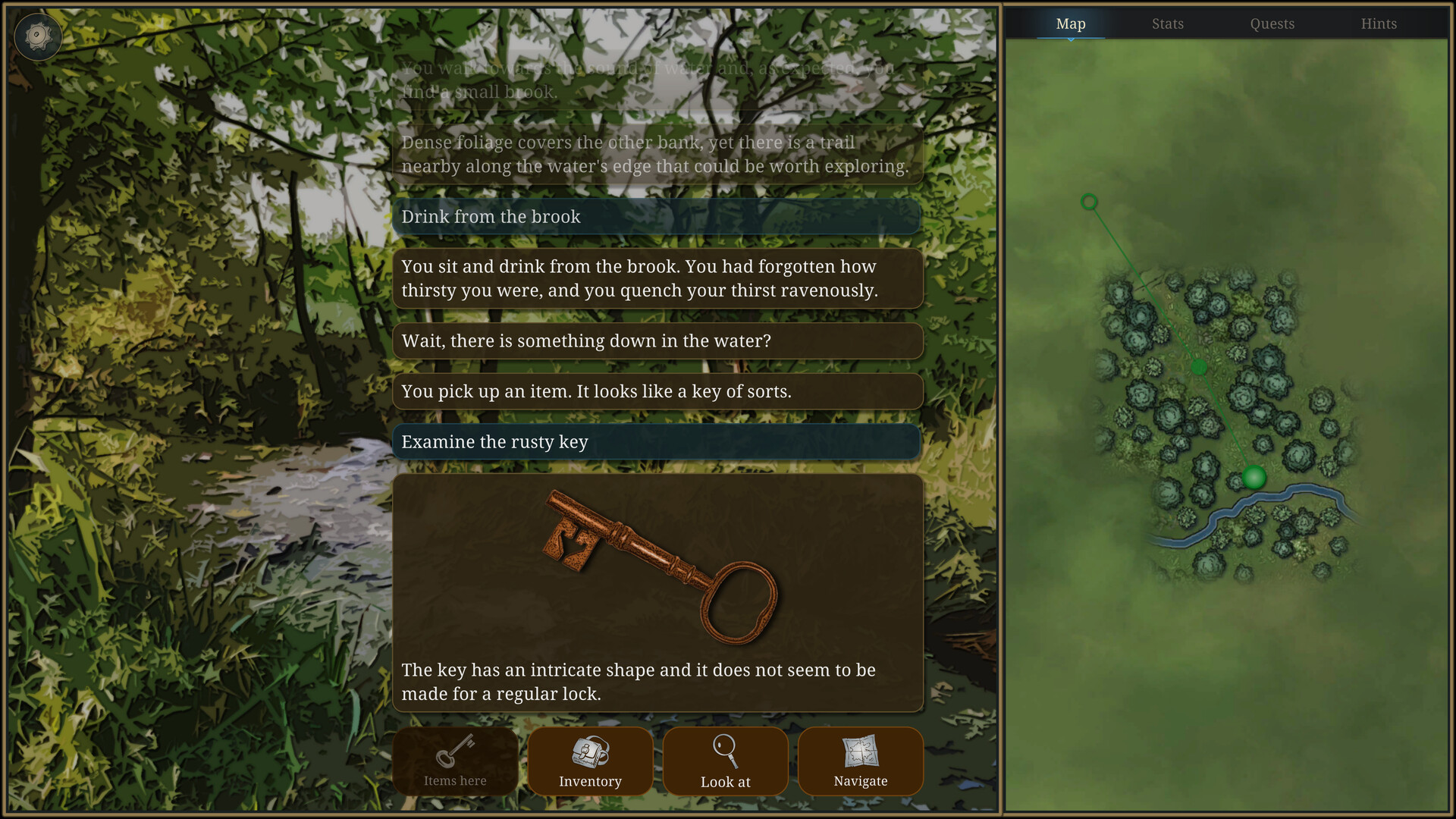This screenshot has height=819, width=1456.
Task: Select the "Examine the rusty key" option
Action: (657, 442)
